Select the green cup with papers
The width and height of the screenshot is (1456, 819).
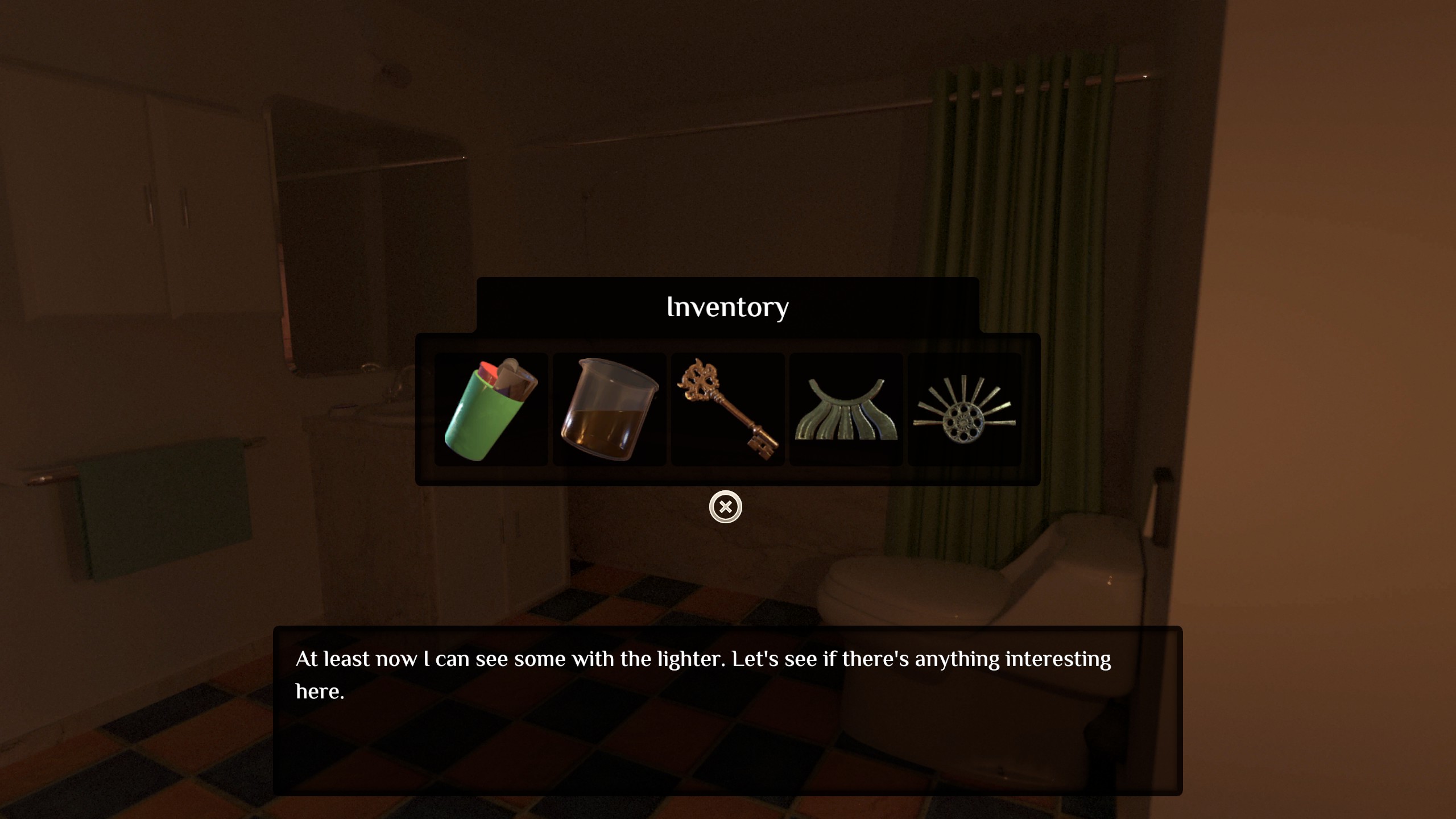click(x=491, y=409)
